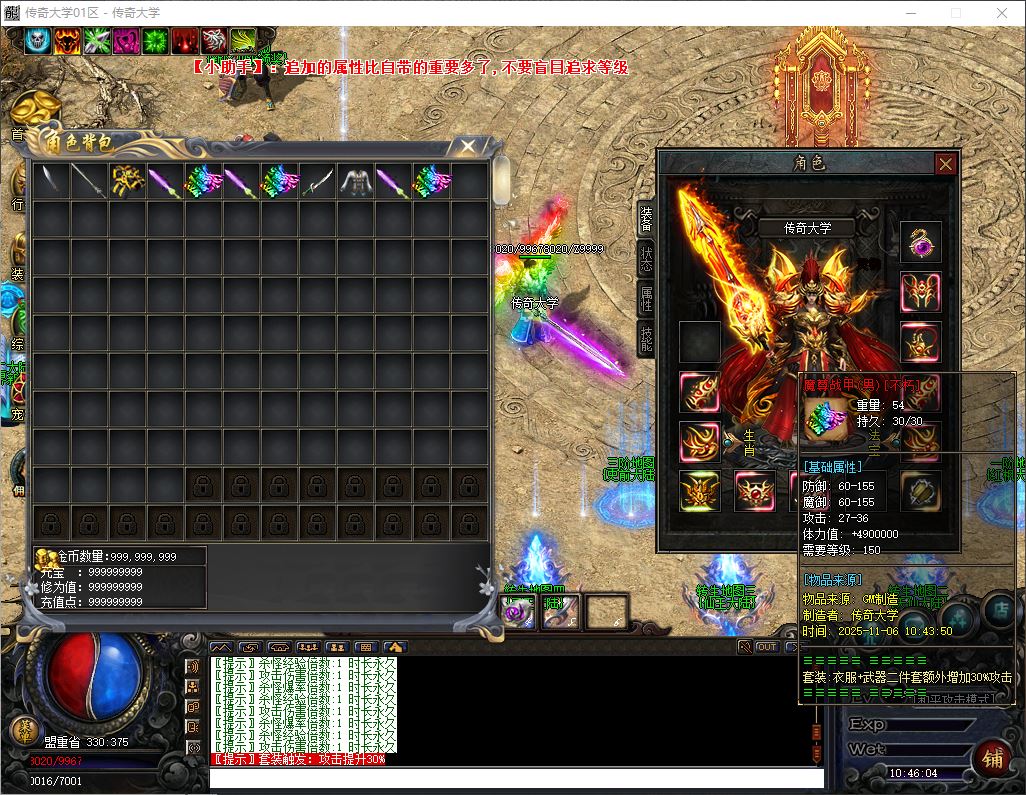Image resolution: width=1026 pixels, height=795 pixels.
Task: Pick the white robe item in the bag
Action: (356, 181)
